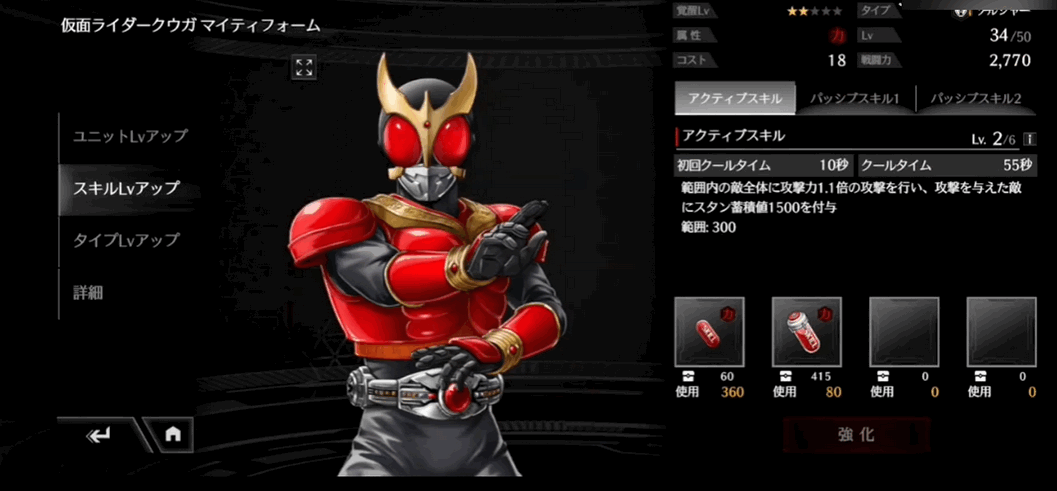1057x491 pixels.
Task: Show the 詳細 details entry
Action: [89, 293]
